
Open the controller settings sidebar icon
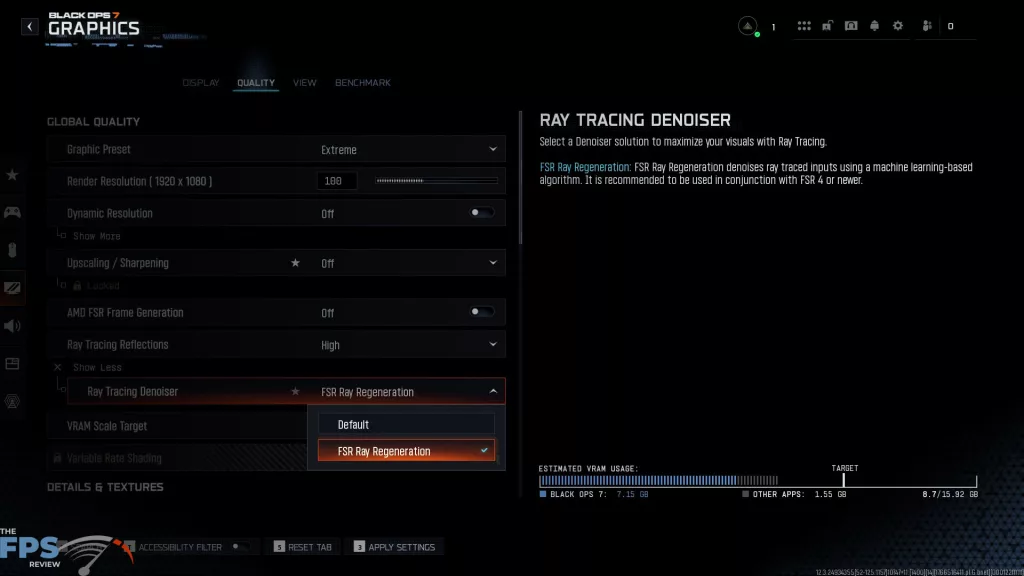click(13, 212)
